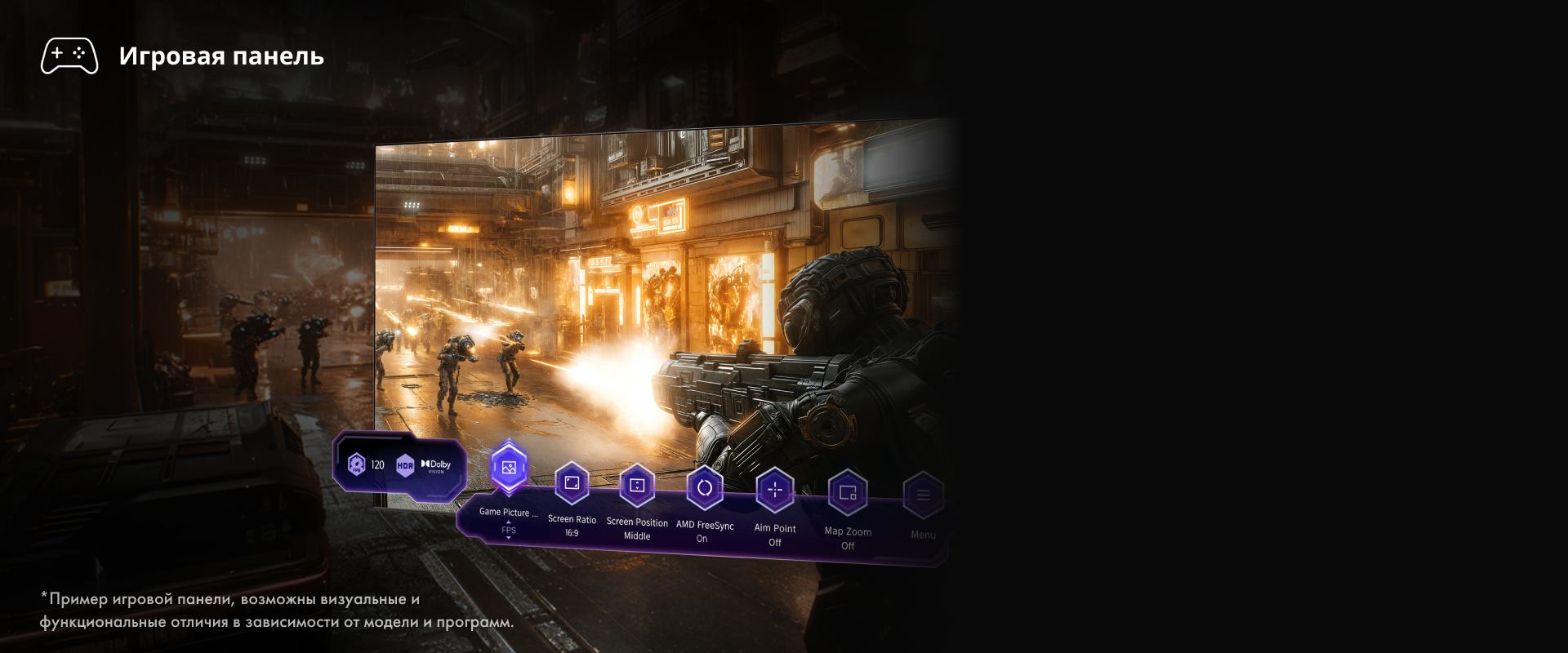Click the Screen Position Middle label

coord(638,536)
